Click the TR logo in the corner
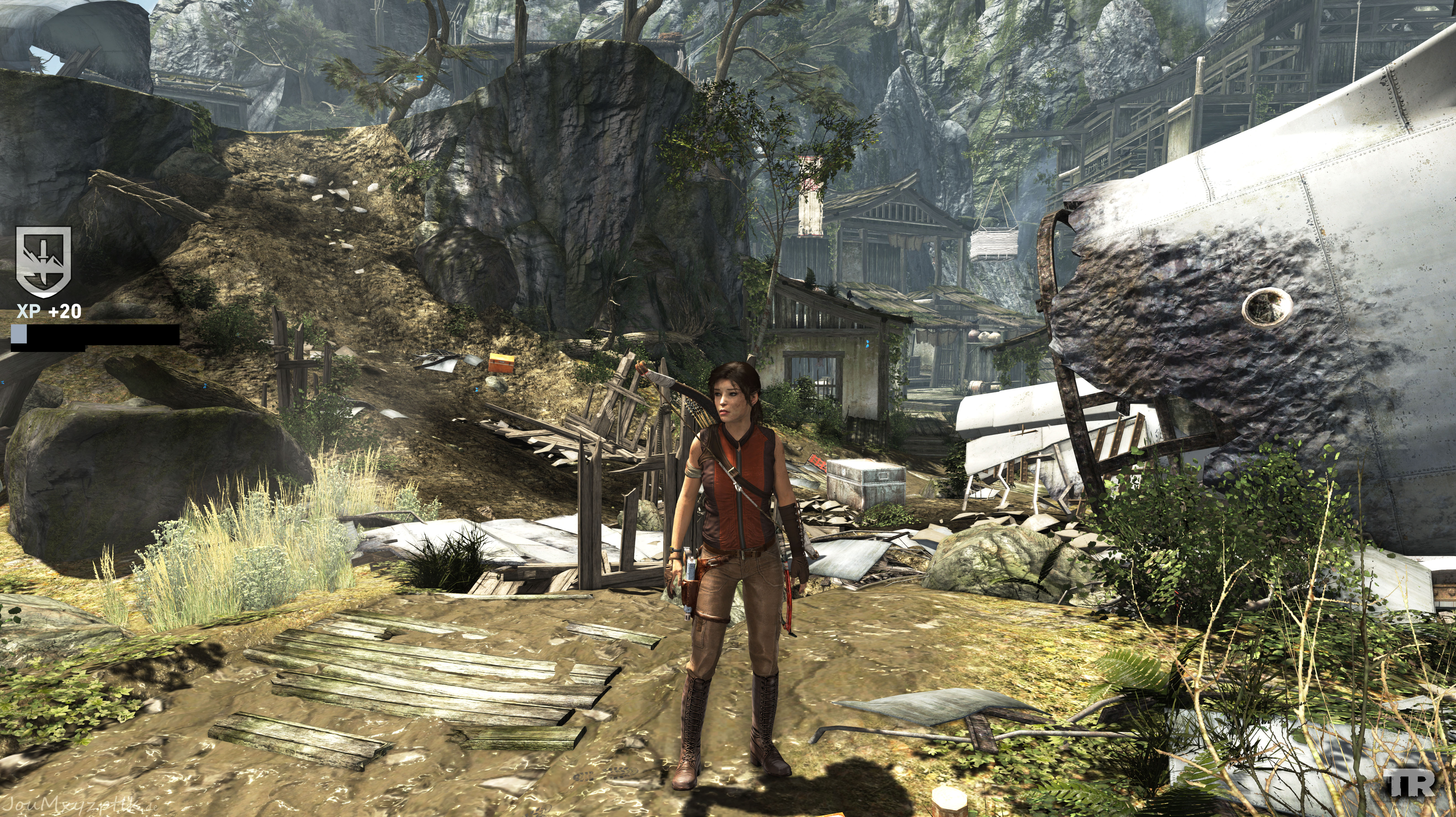 pyautogui.click(x=1411, y=784)
